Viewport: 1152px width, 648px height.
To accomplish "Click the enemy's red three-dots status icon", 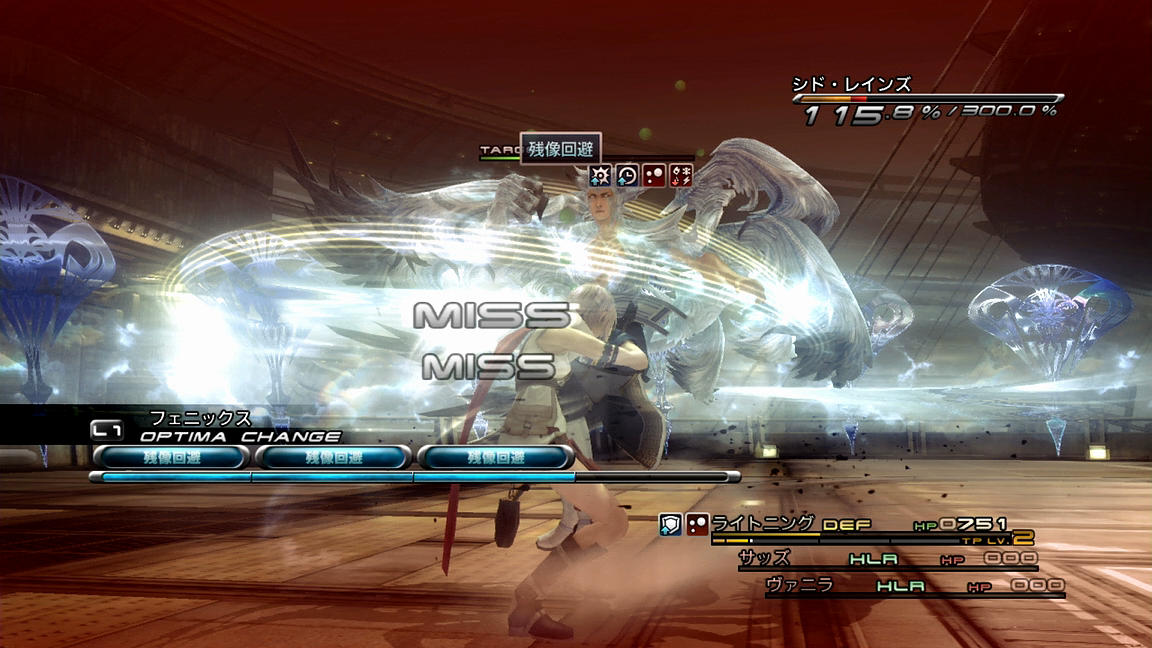I will tap(654, 176).
